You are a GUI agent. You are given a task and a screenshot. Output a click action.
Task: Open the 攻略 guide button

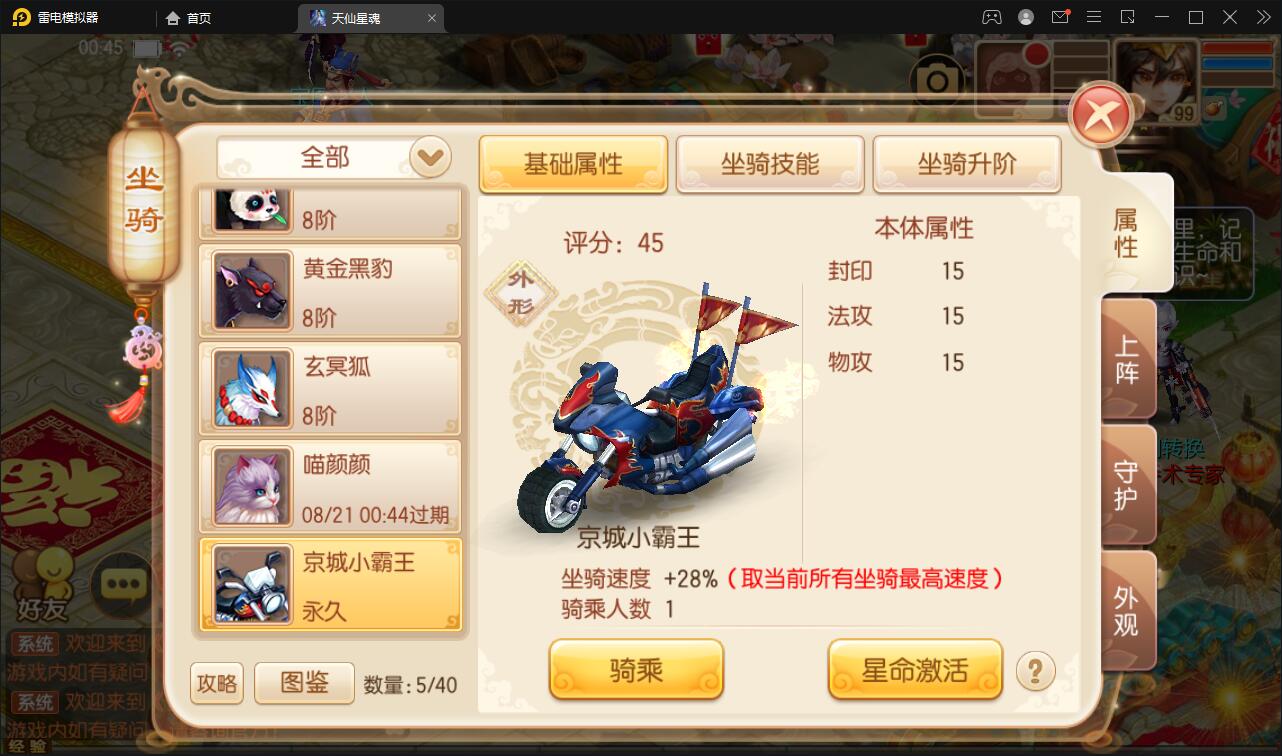coord(216,682)
